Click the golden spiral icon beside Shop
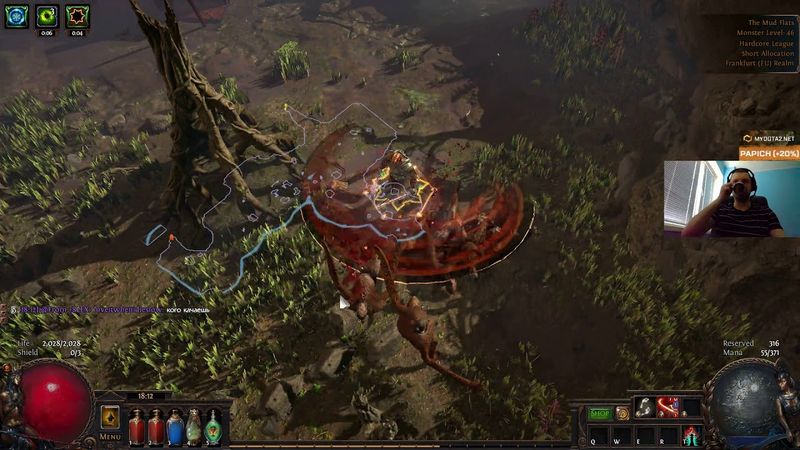The height and width of the screenshot is (450, 800). 622,413
